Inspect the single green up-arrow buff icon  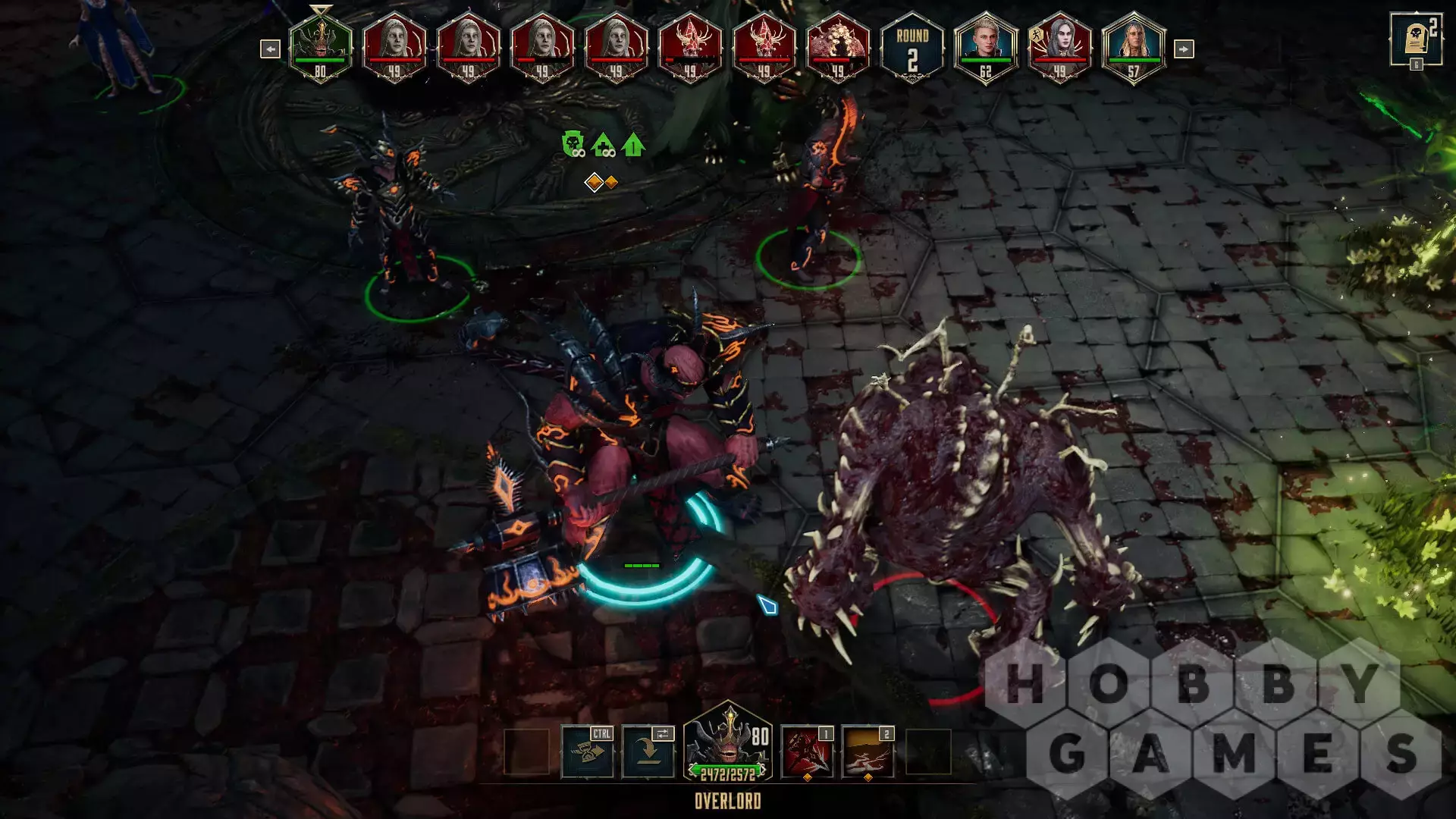tap(633, 144)
